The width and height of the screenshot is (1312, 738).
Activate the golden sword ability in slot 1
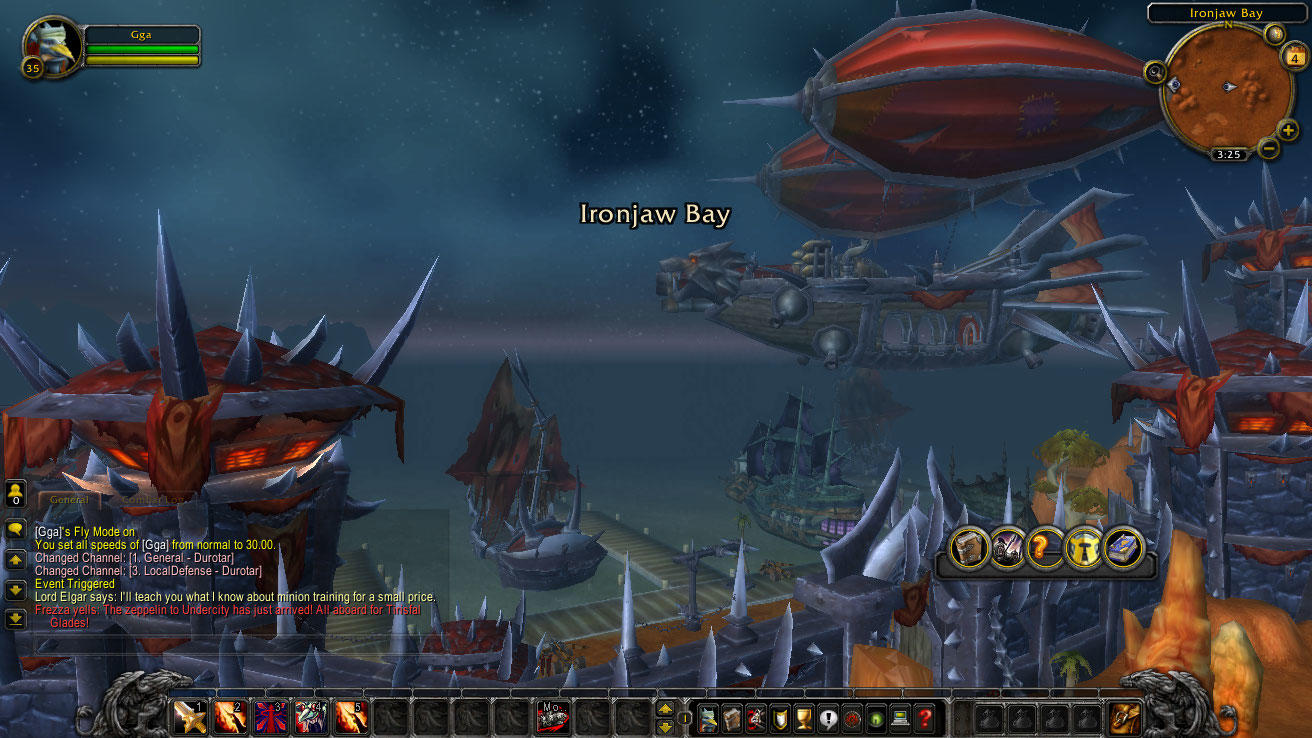[x=190, y=717]
